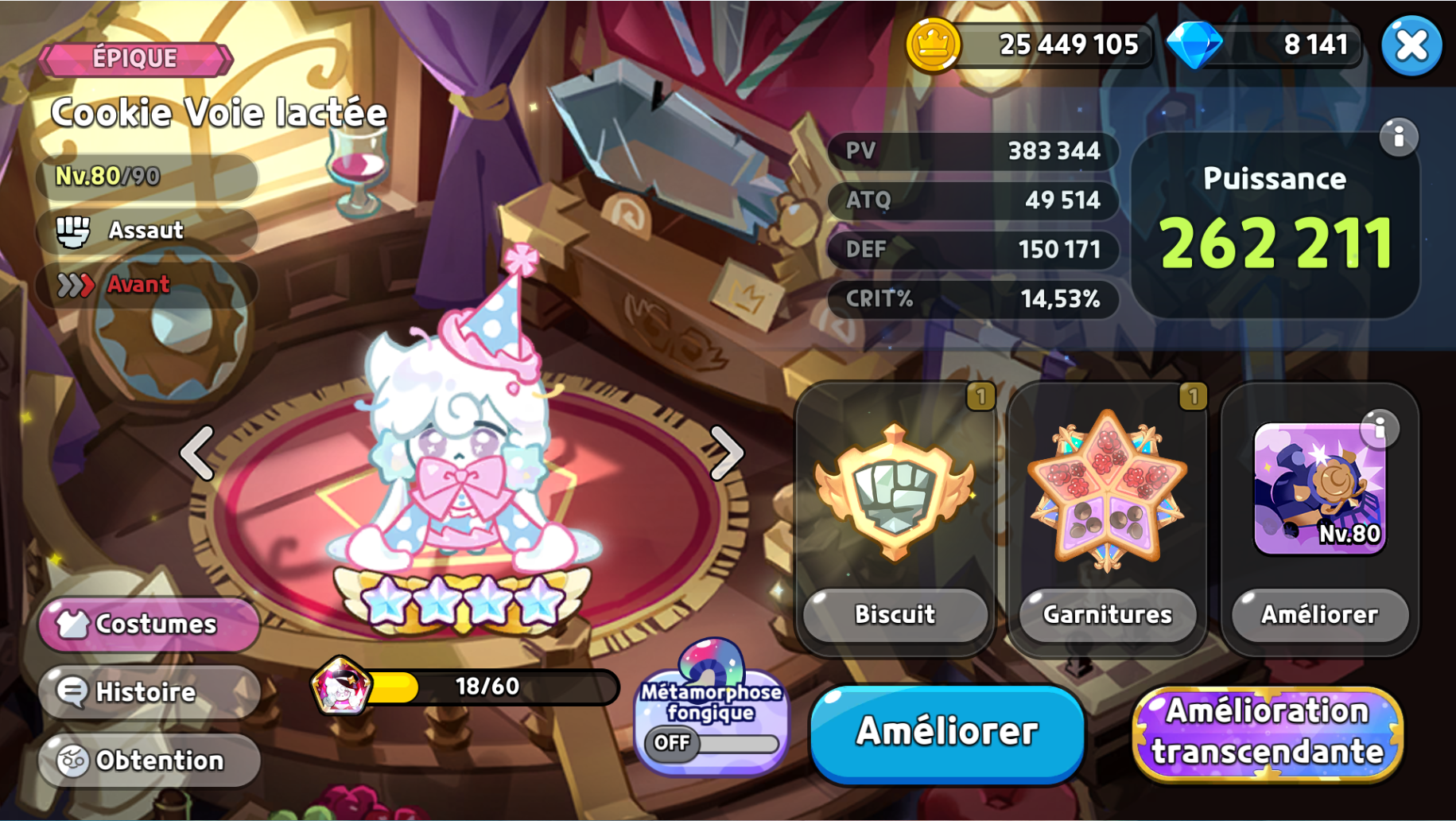1456x821 pixels.
Task: Open the Histoire section
Action: [149, 692]
